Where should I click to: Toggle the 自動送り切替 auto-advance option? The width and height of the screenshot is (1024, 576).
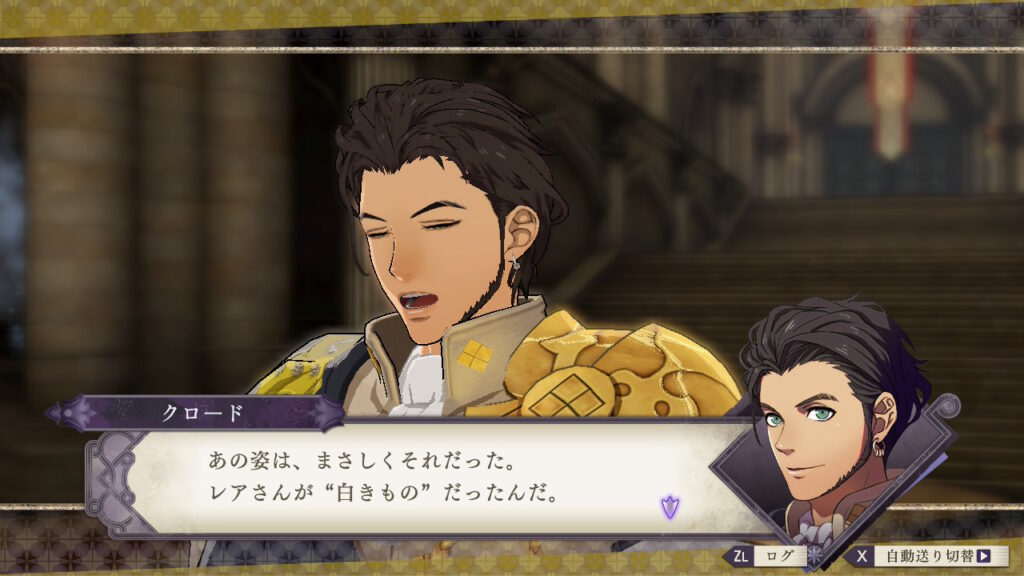pyautogui.click(x=928, y=556)
